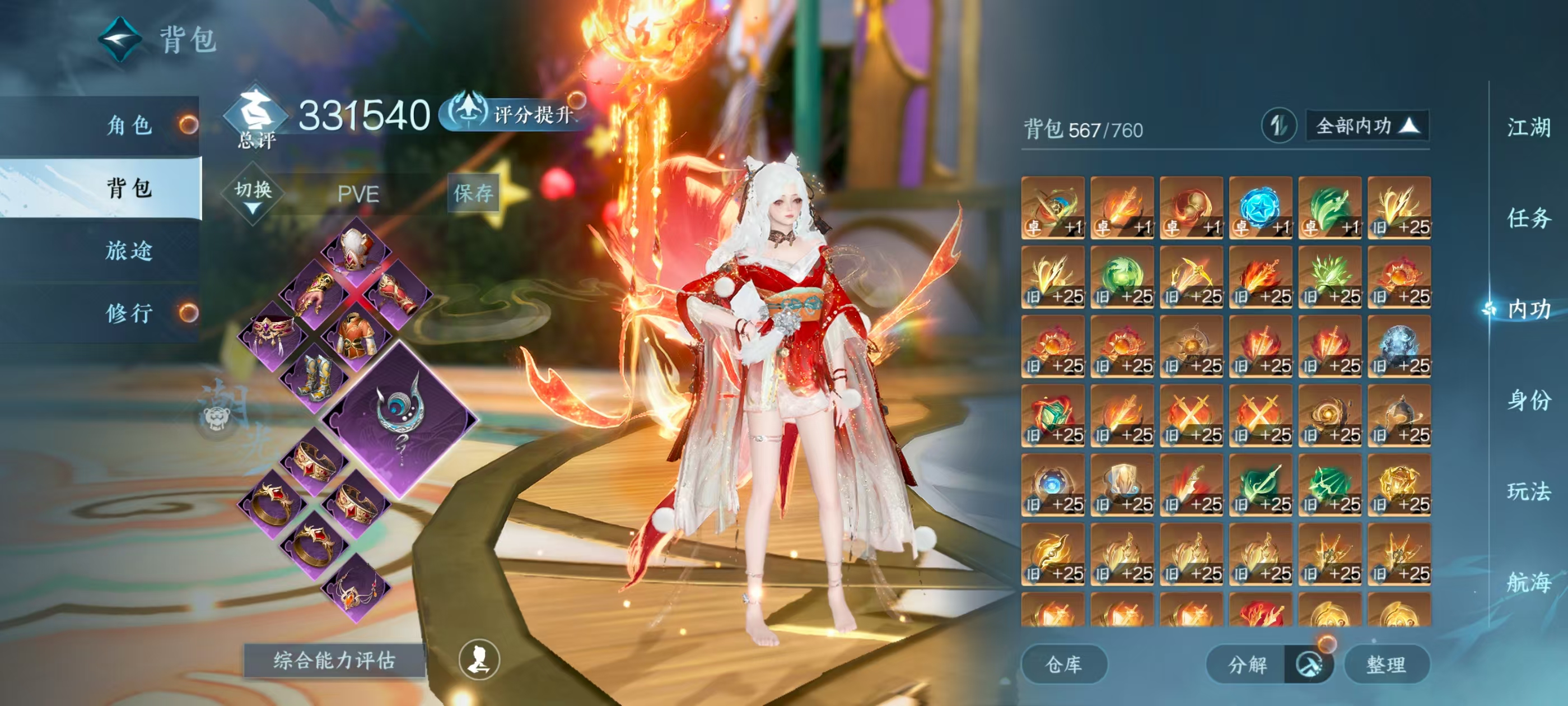Switch to the 江湖 bag category

click(x=1528, y=128)
